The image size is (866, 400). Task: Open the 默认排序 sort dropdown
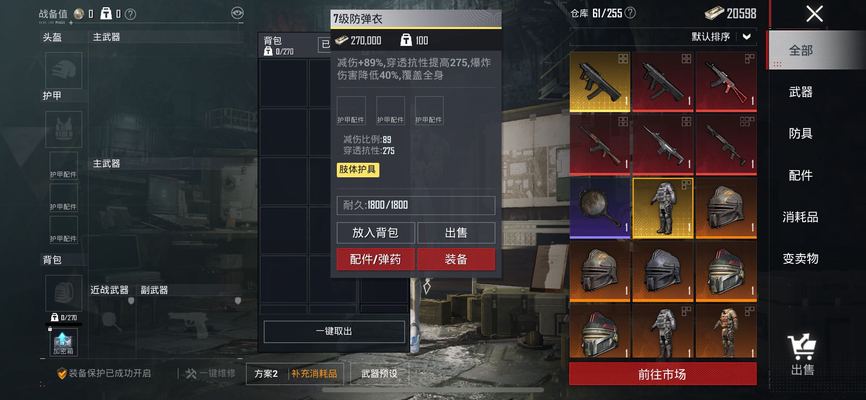(722, 37)
